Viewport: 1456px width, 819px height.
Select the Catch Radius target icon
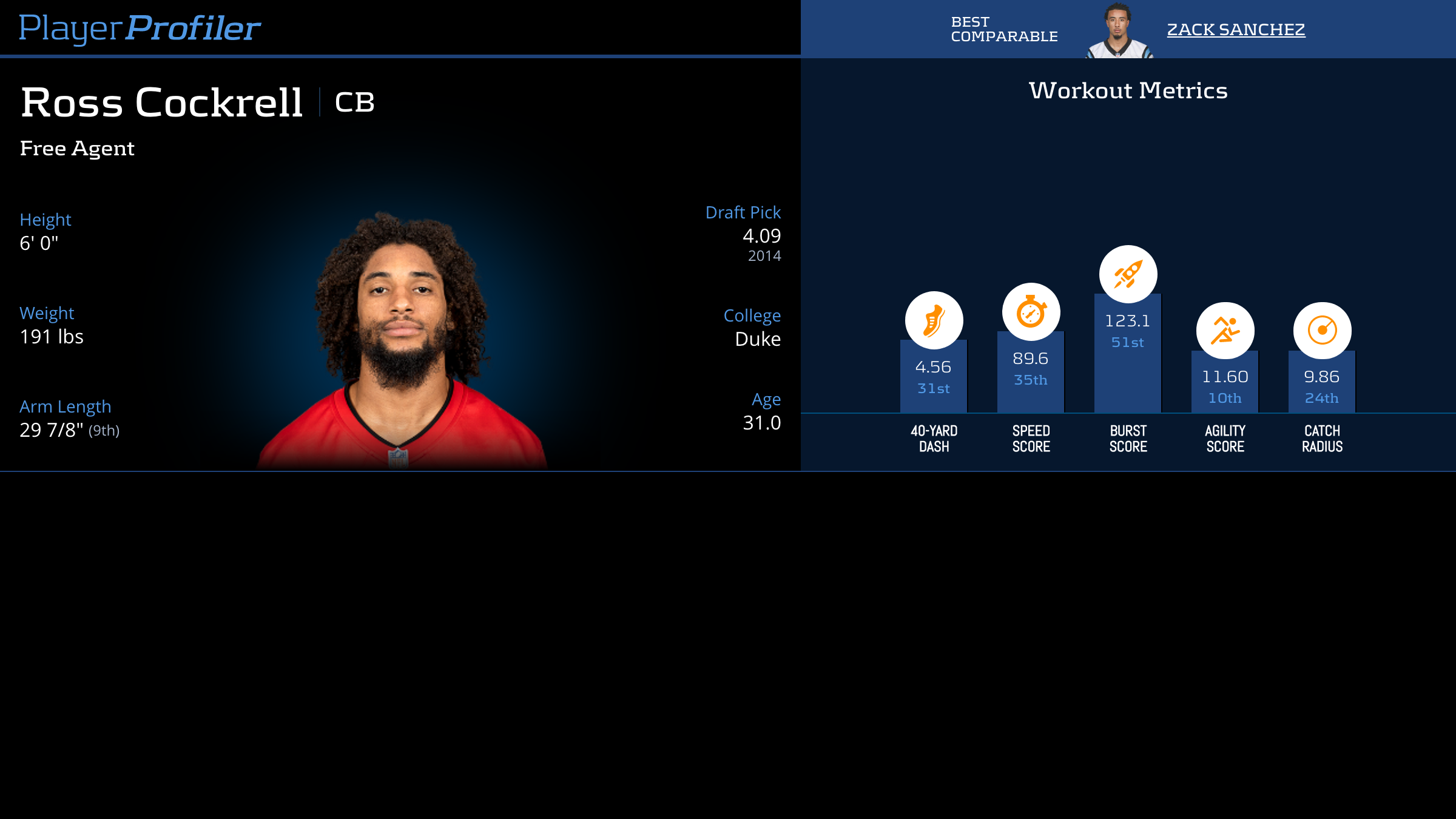pos(1322,331)
